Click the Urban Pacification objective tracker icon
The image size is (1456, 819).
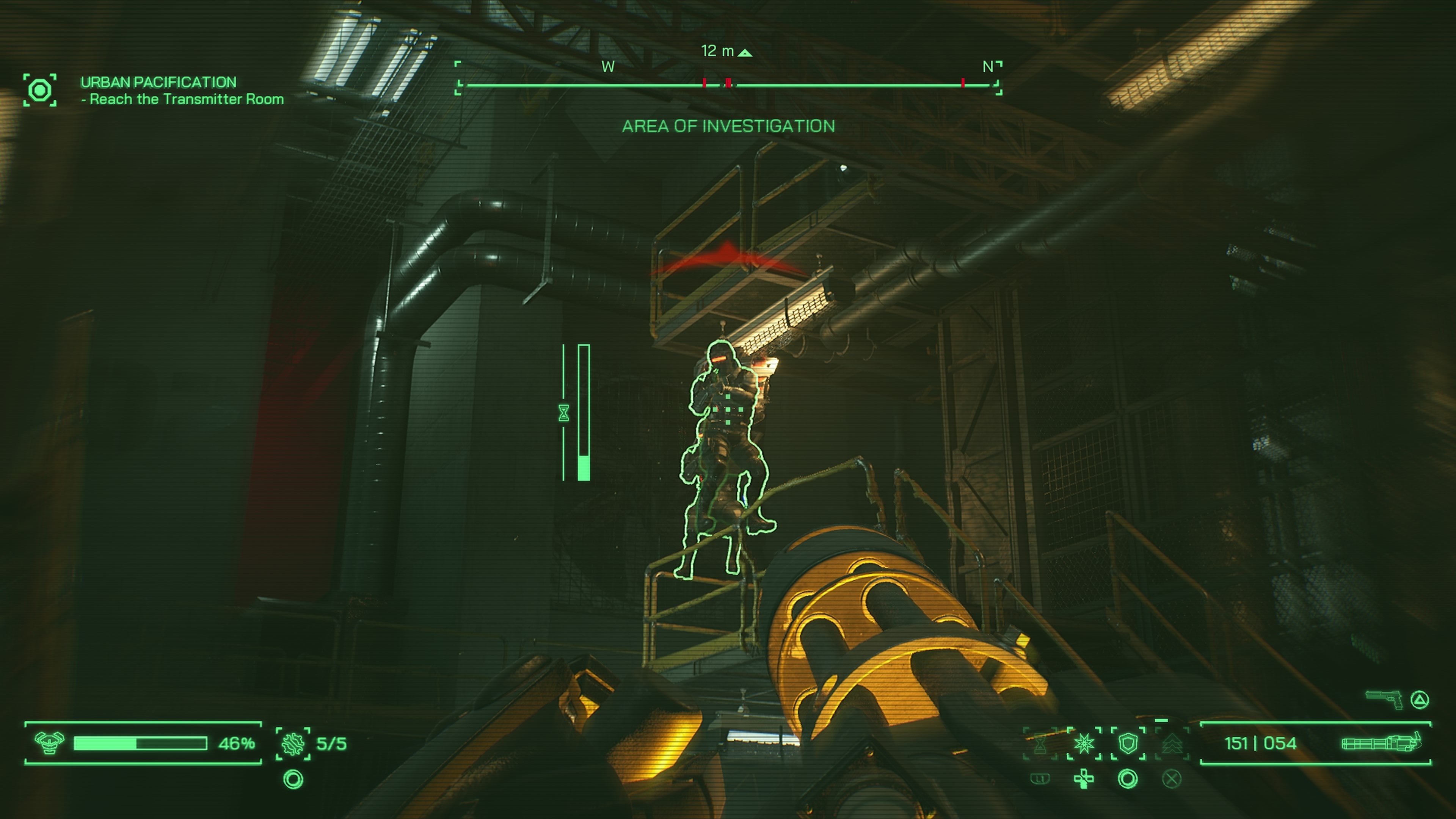pos(40,91)
